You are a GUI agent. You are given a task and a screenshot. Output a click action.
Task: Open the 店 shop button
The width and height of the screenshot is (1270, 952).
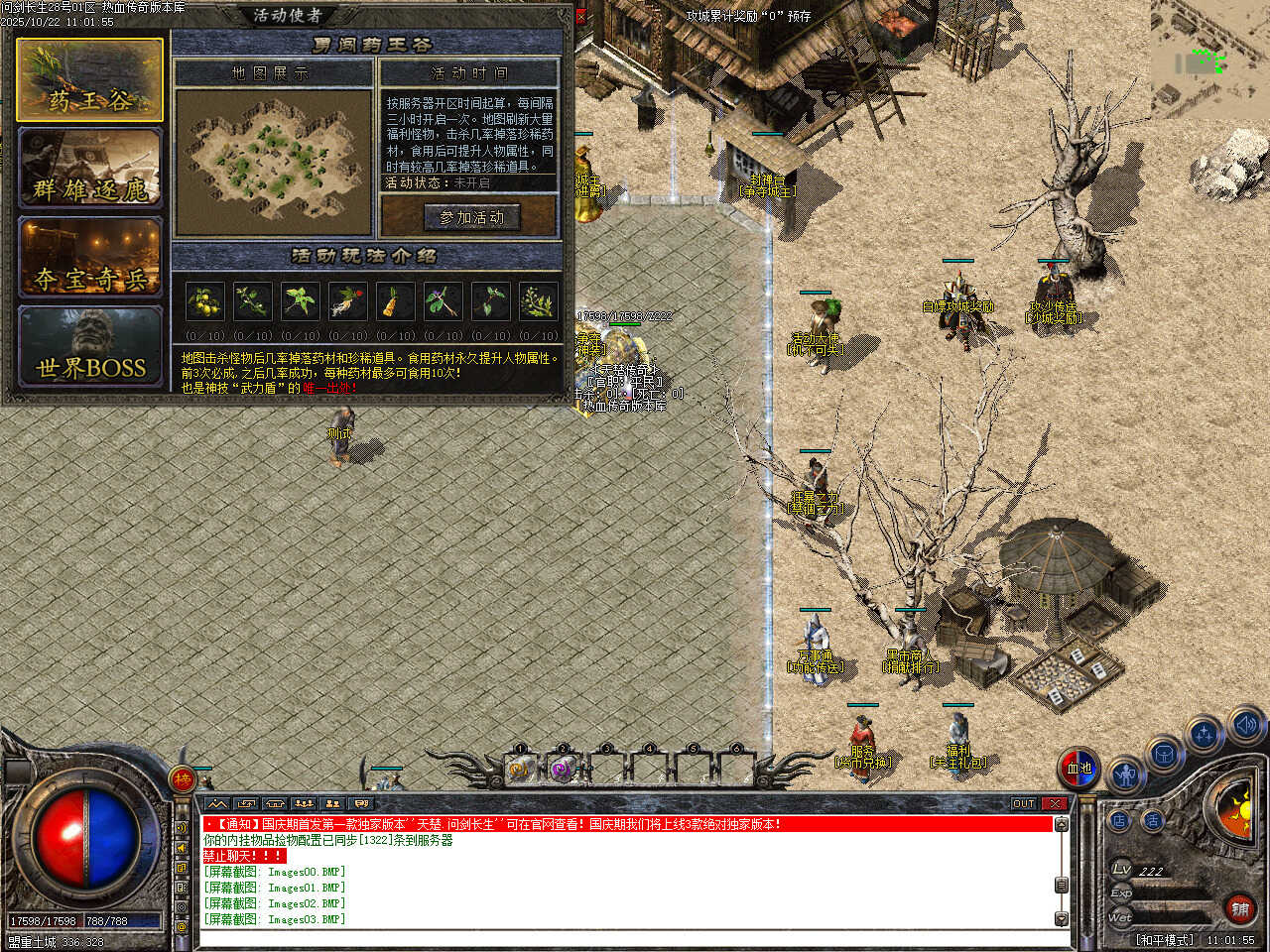tap(1119, 821)
